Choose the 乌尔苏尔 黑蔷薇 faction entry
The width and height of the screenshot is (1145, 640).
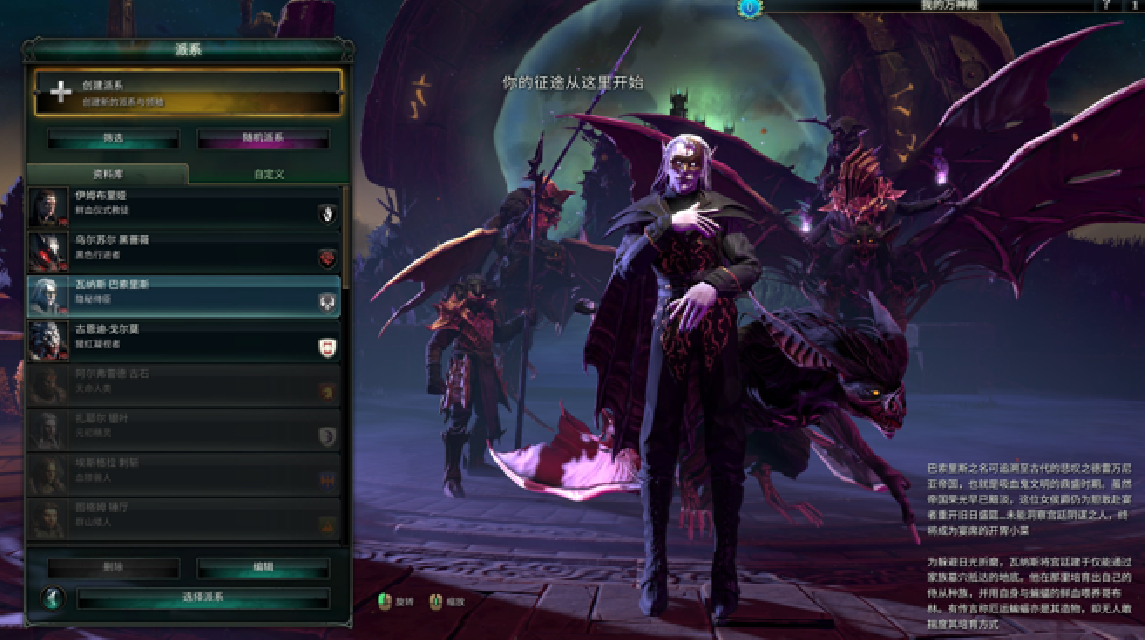click(185, 250)
